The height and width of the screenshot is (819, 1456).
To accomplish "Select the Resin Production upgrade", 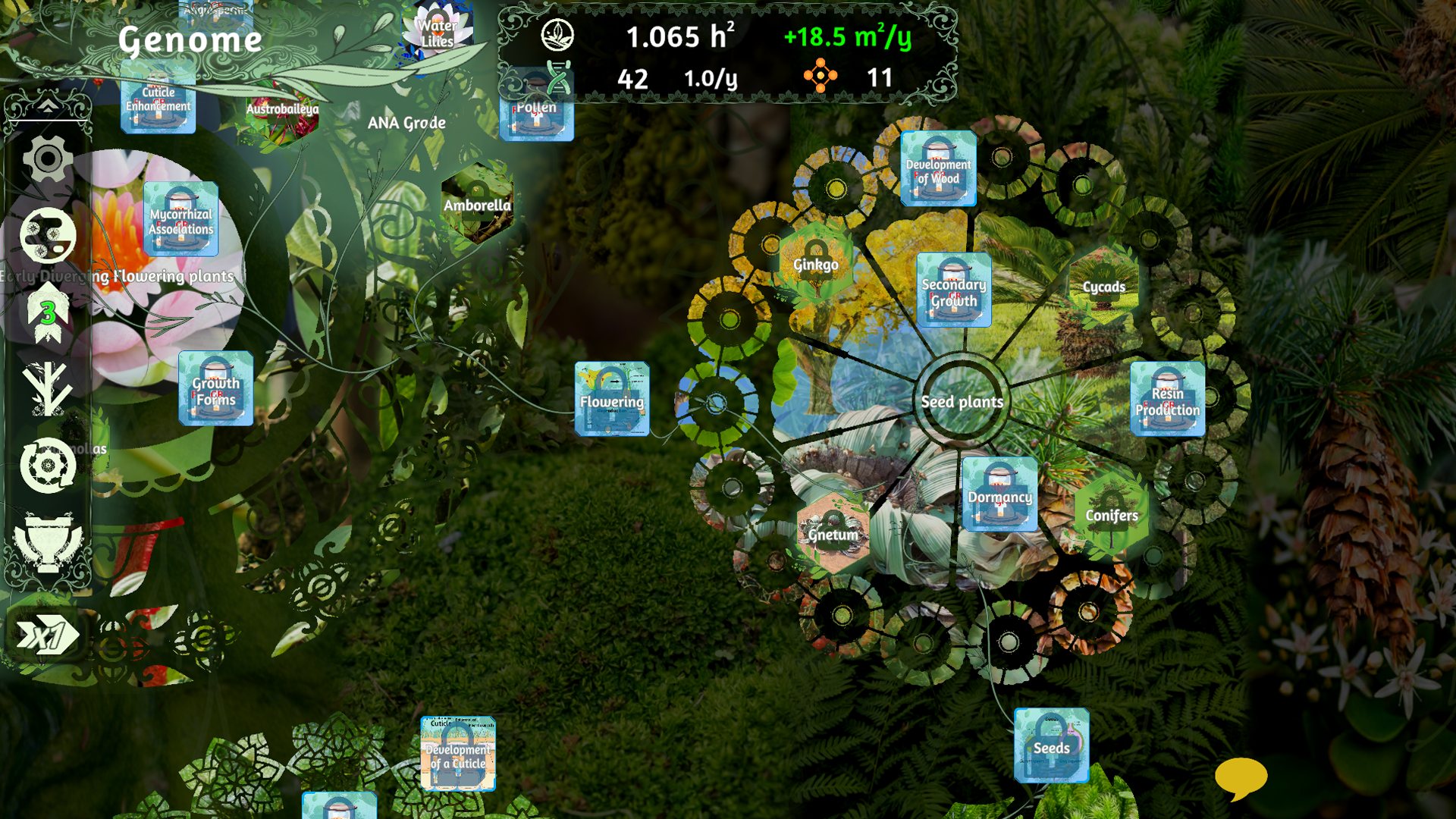I will click(1167, 399).
